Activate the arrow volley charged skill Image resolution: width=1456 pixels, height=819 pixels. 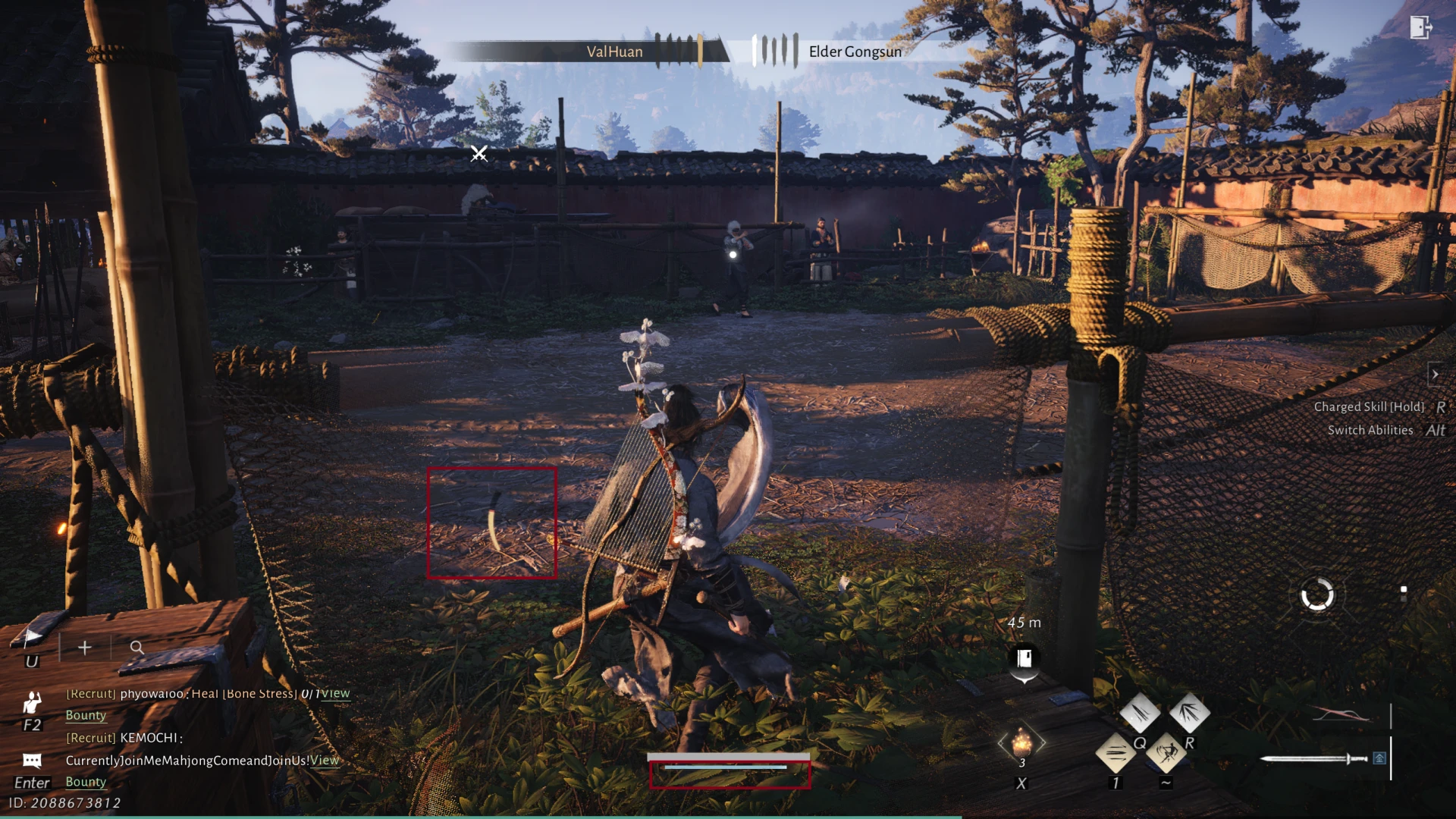click(1189, 712)
